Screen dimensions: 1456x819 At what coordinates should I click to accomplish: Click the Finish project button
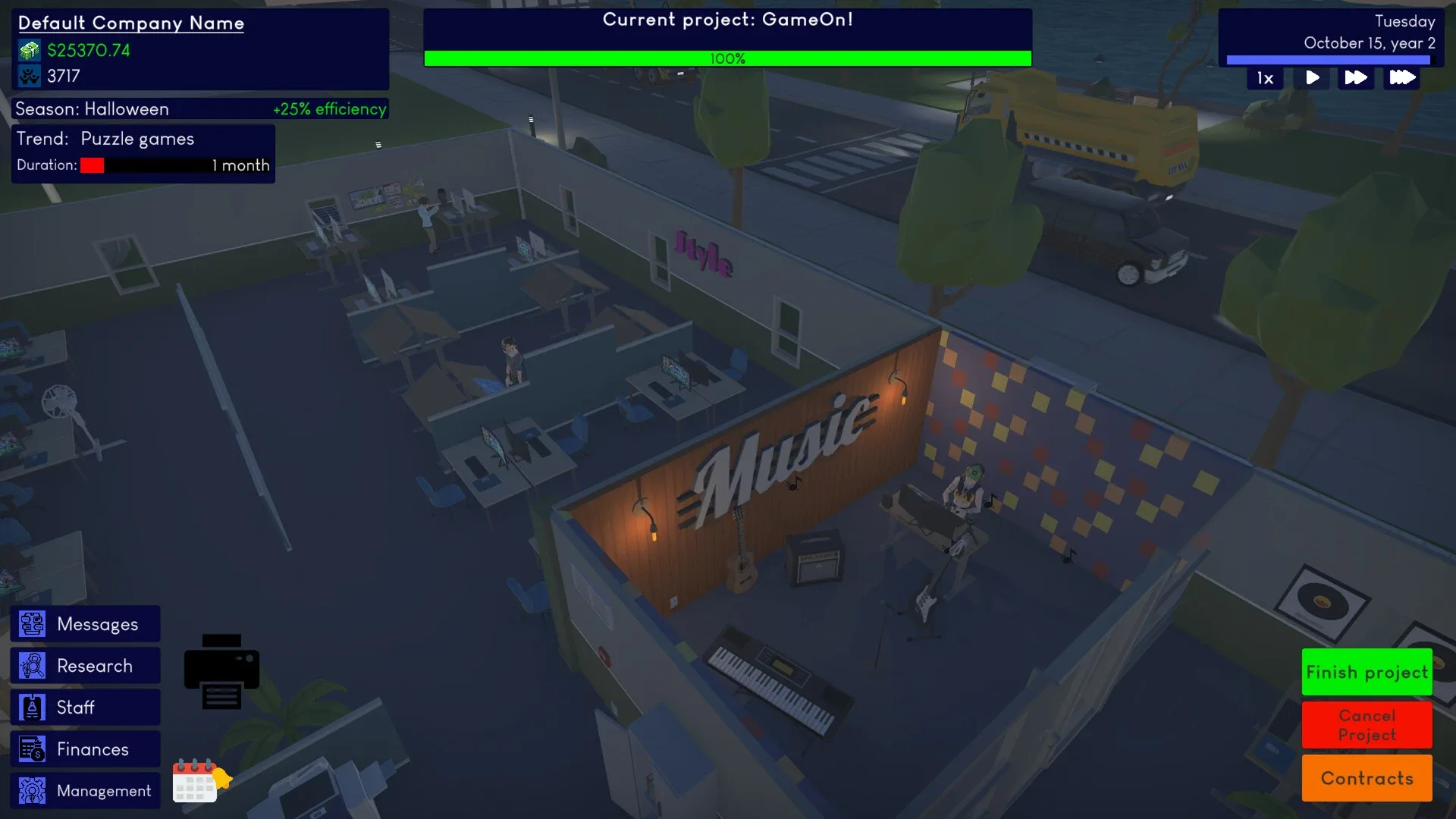[x=1367, y=672]
